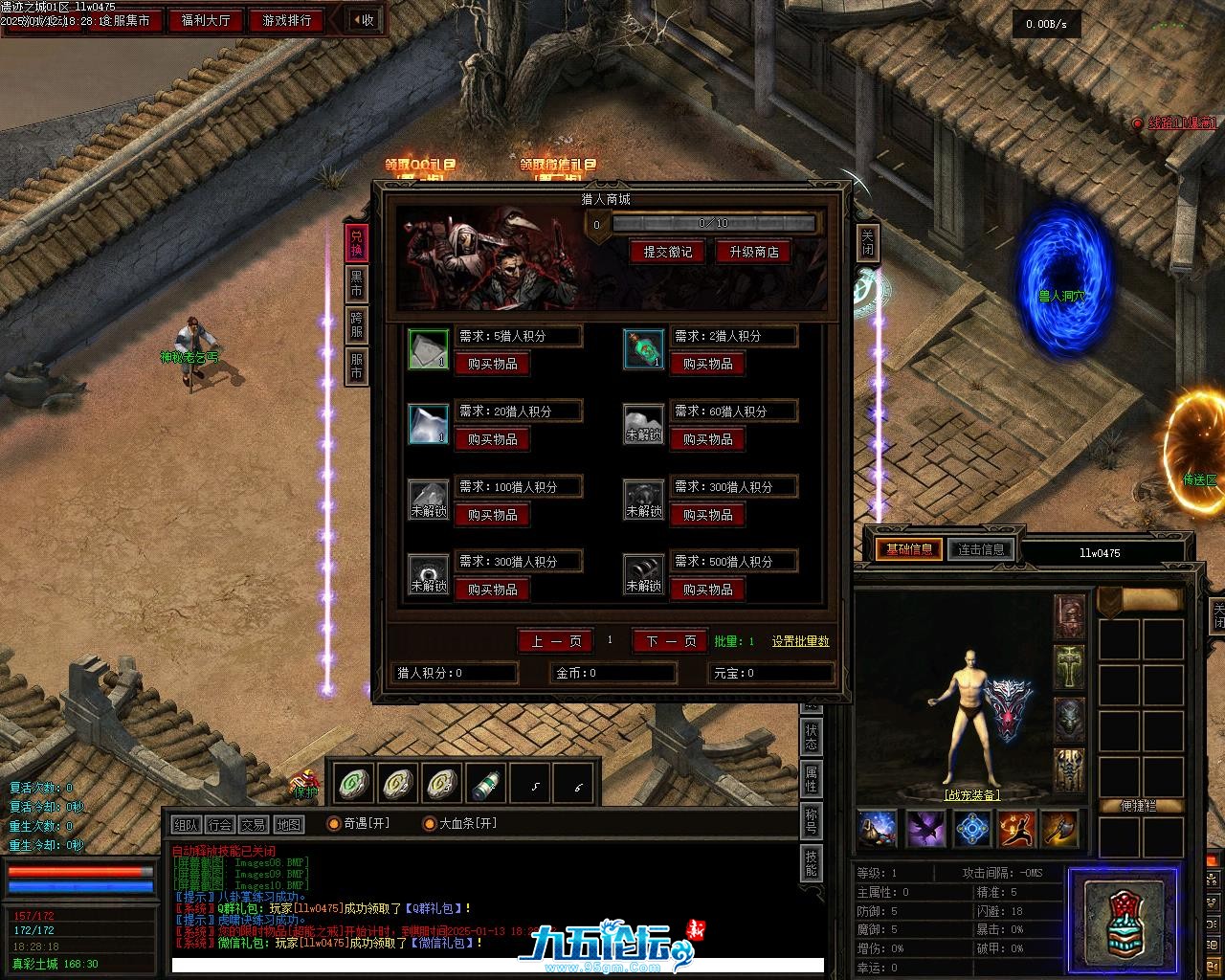The width and height of the screenshot is (1225, 980).
Task: Open the 行会 guild button
Action: point(219,825)
